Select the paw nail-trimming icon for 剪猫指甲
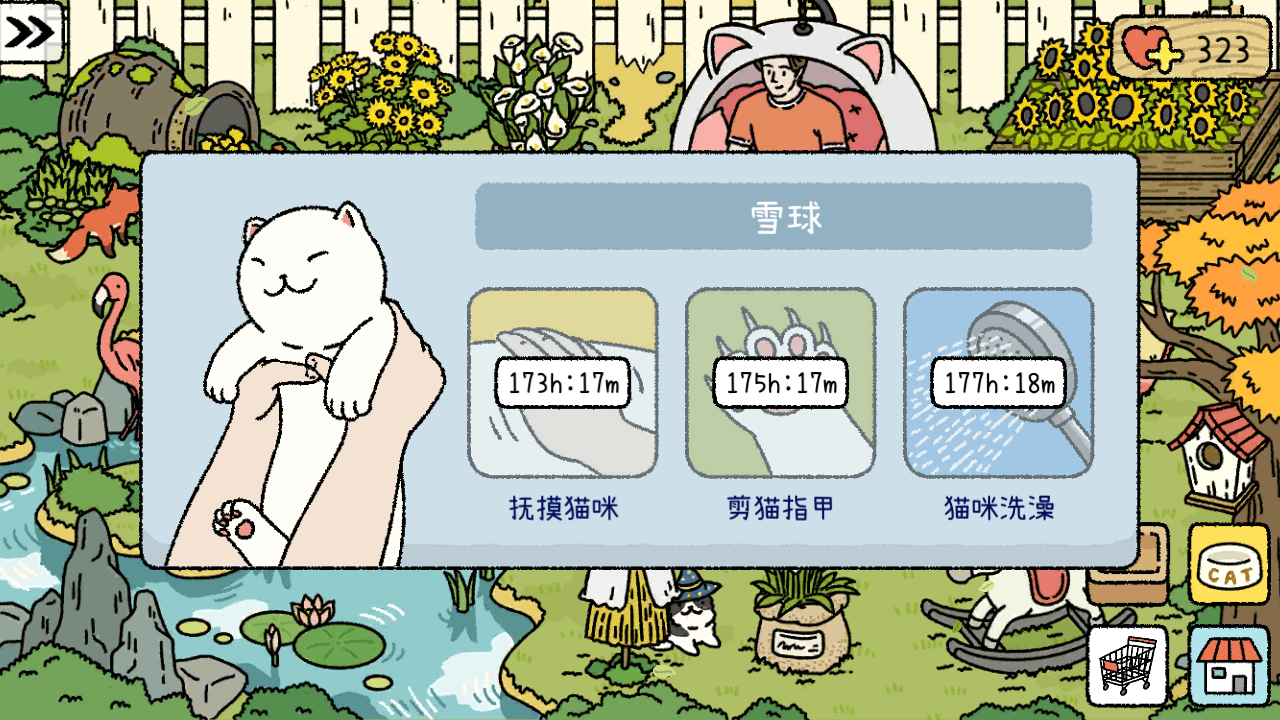 (x=782, y=383)
